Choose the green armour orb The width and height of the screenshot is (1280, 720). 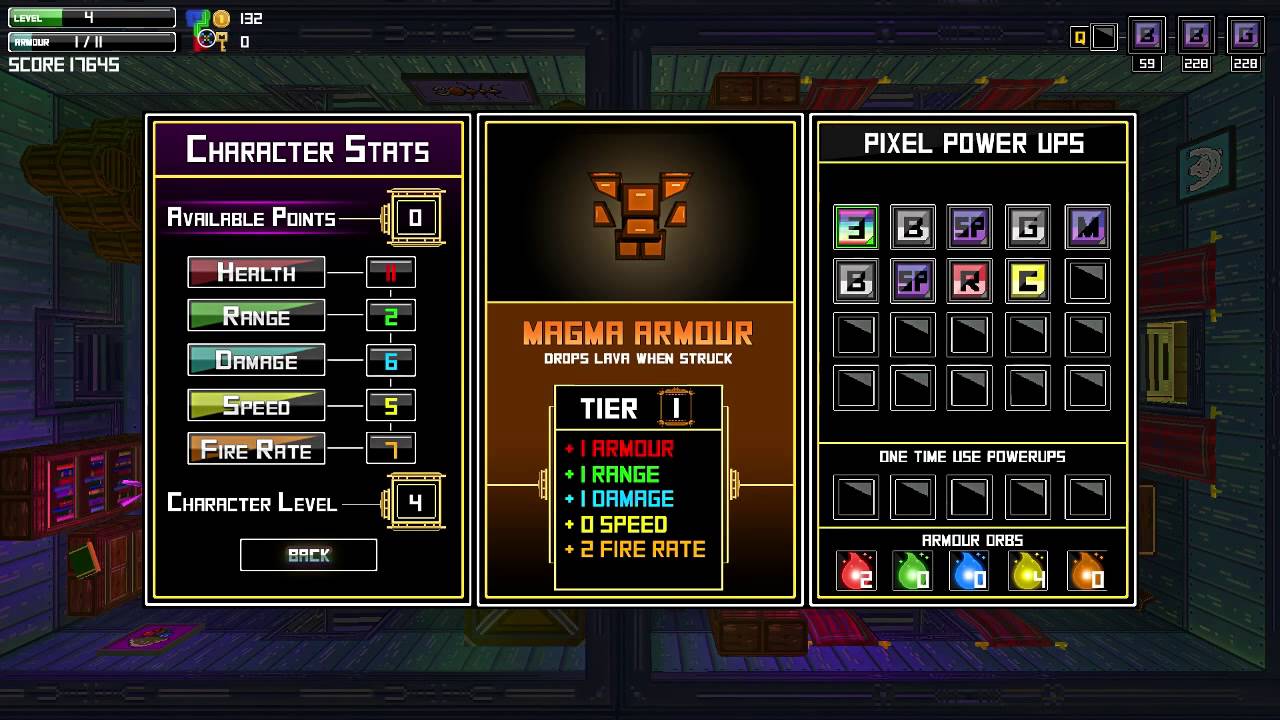(x=913, y=571)
